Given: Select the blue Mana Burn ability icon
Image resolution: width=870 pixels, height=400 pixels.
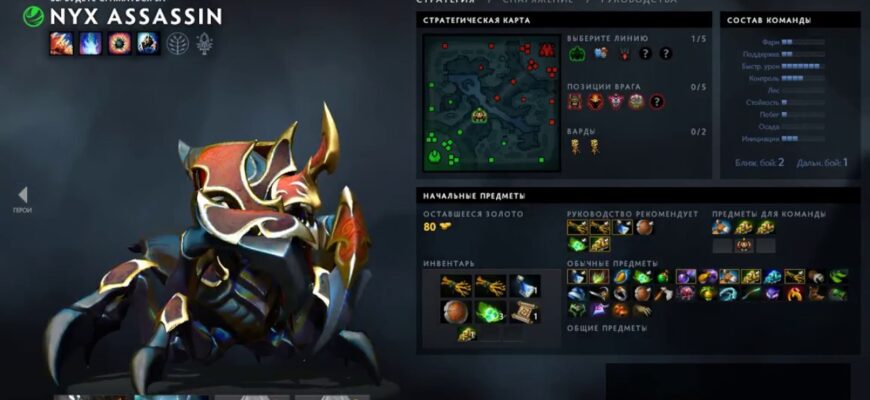Looking at the screenshot, I should 90,43.
